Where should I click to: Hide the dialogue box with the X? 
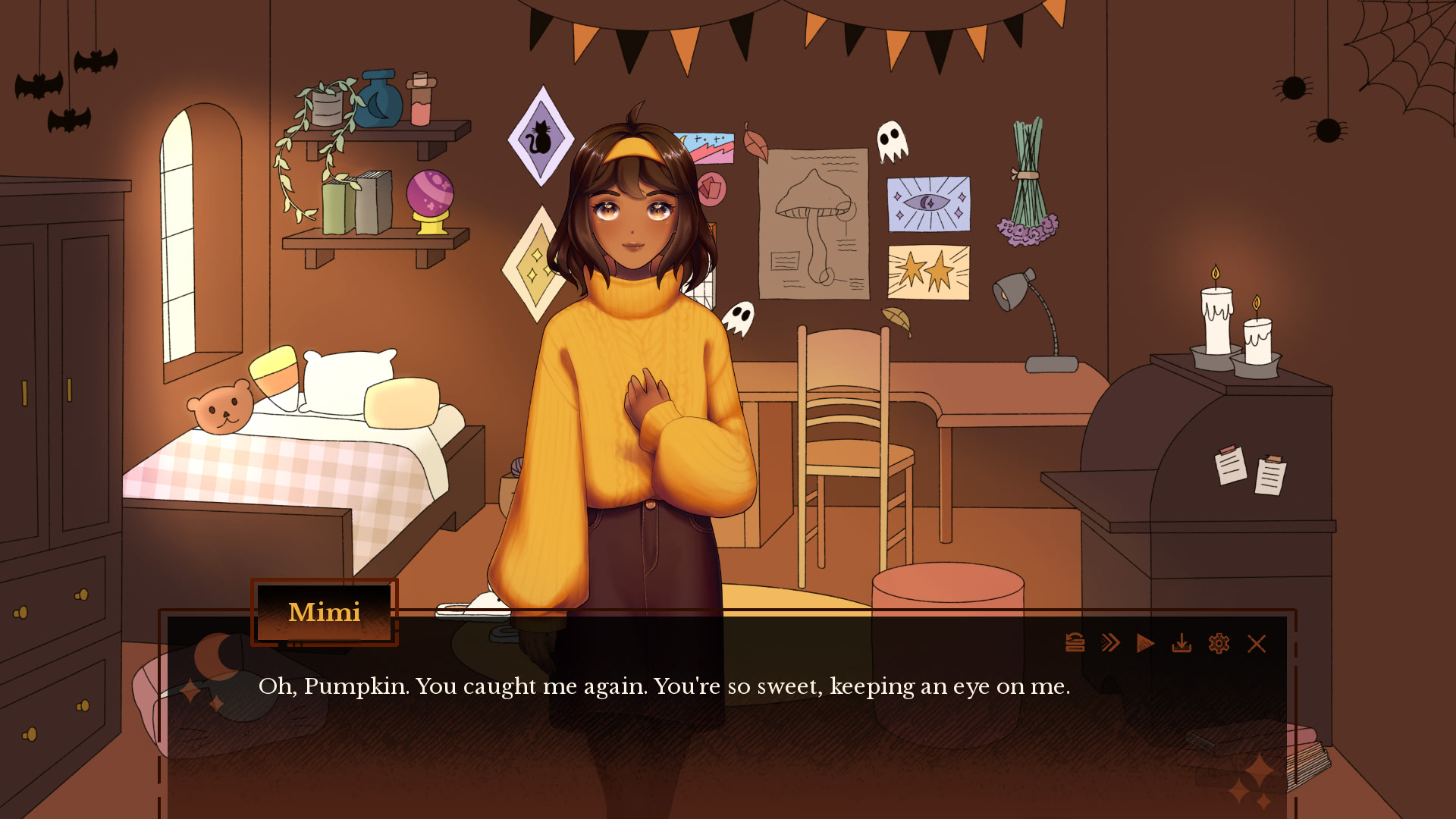1257,644
